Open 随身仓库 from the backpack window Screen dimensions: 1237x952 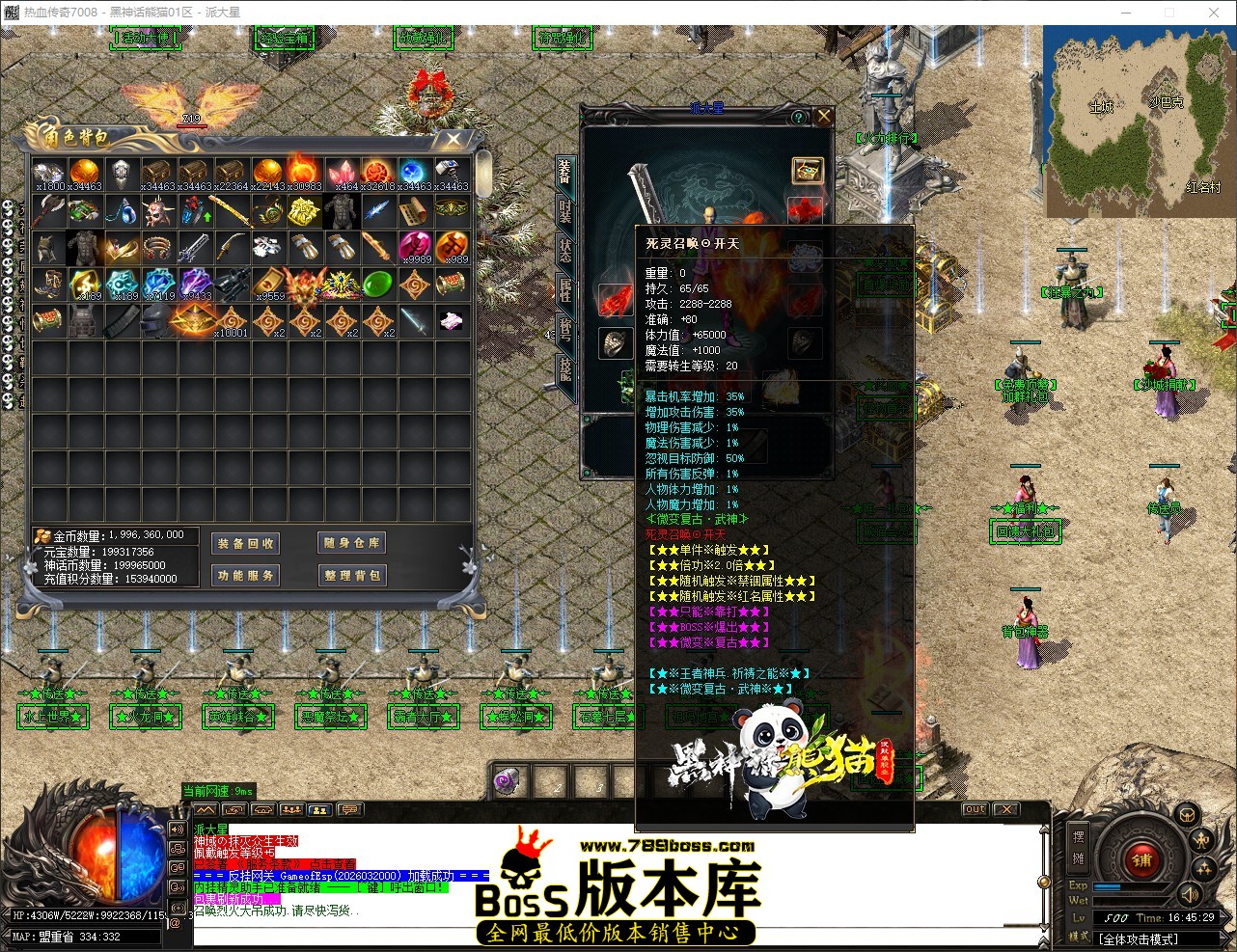pos(350,543)
